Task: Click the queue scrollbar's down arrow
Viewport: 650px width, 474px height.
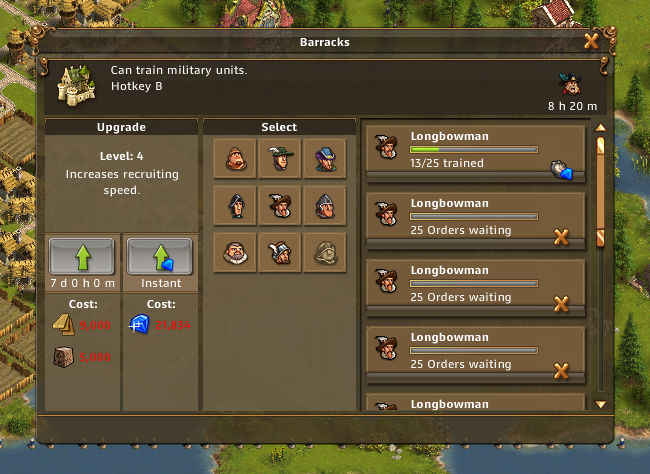Action: [600, 404]
